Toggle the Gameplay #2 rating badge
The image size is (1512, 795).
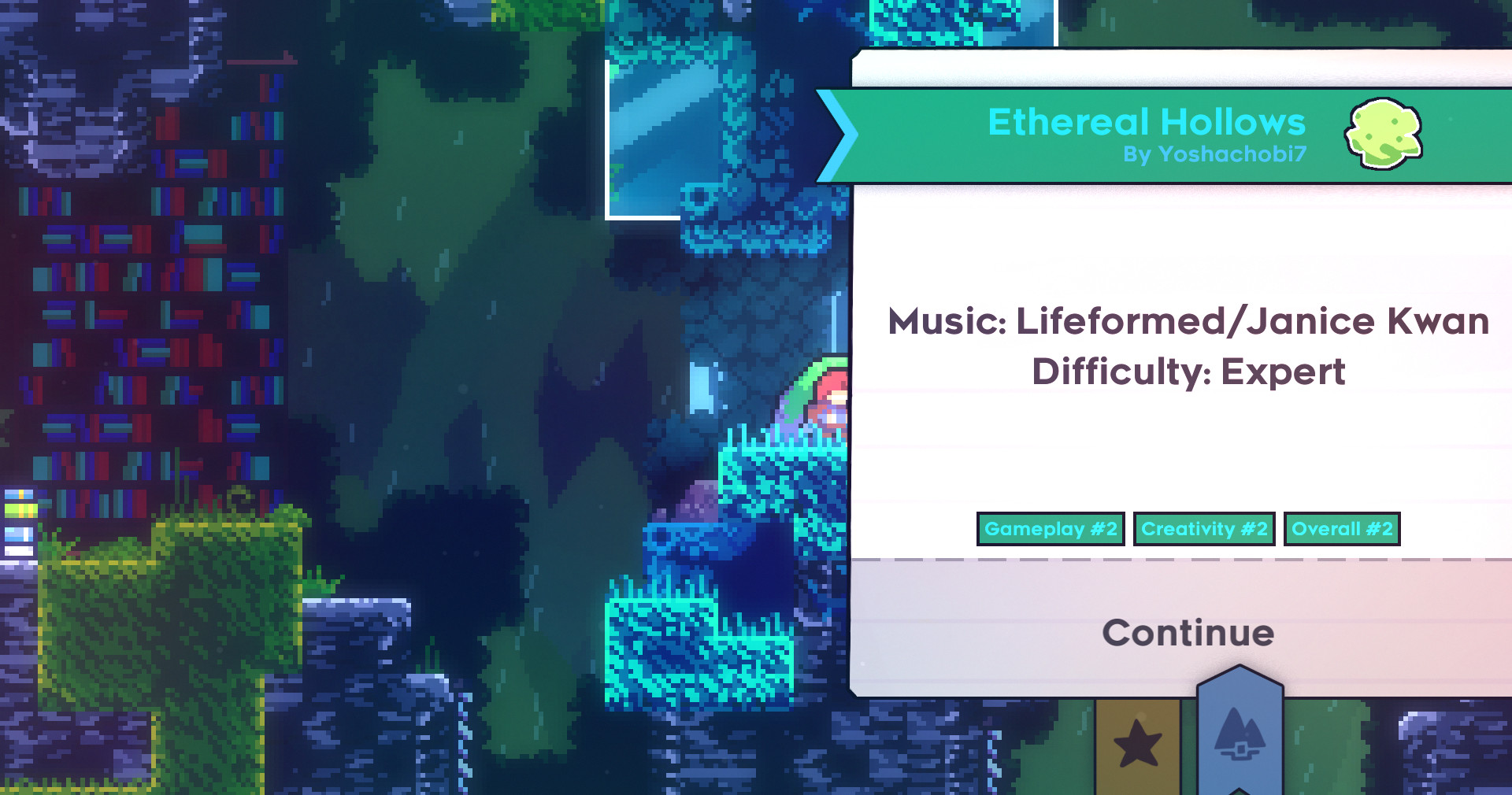(1051, 530)
